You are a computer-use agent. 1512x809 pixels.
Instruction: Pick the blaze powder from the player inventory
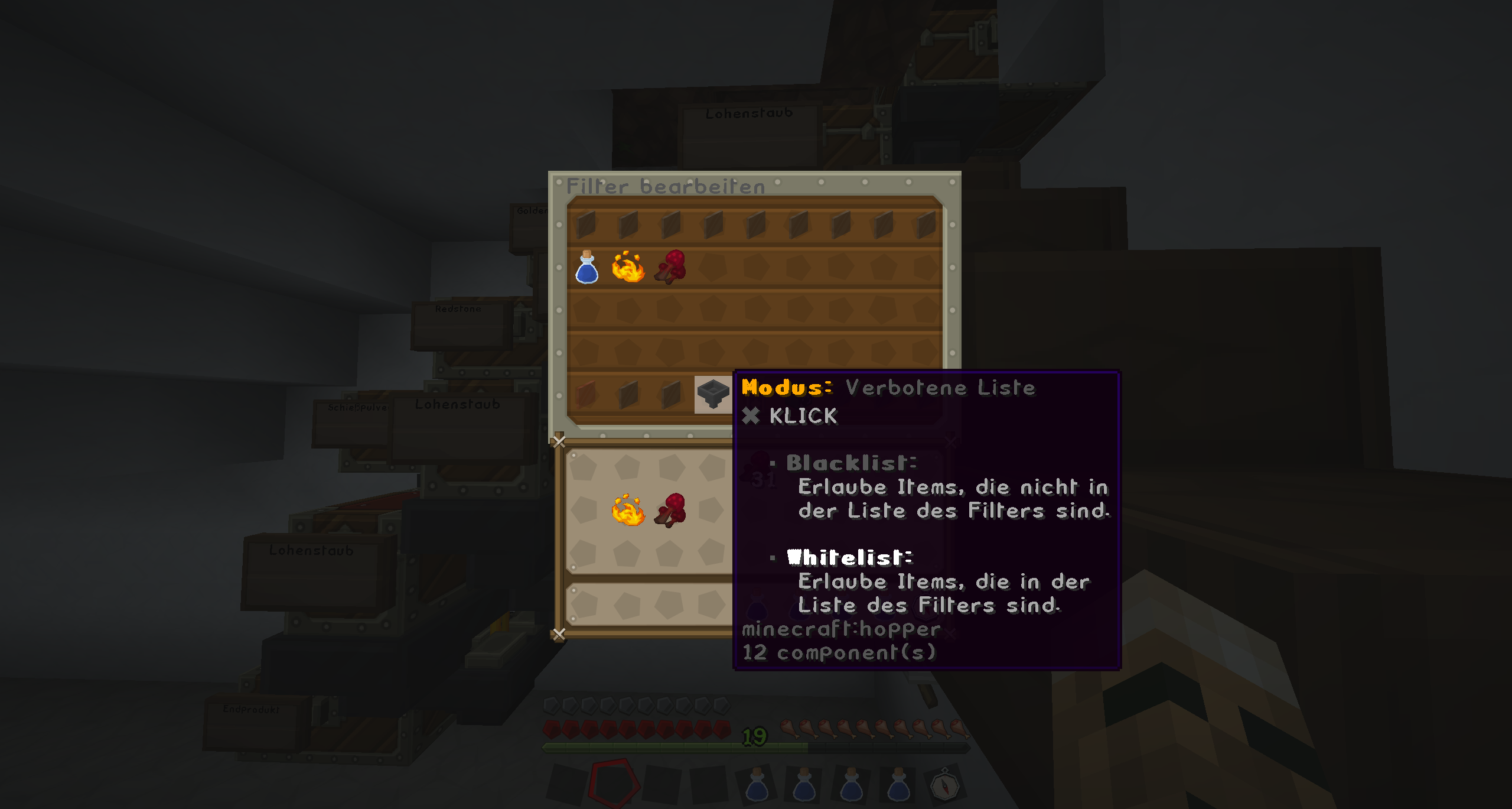coord(628,510)
